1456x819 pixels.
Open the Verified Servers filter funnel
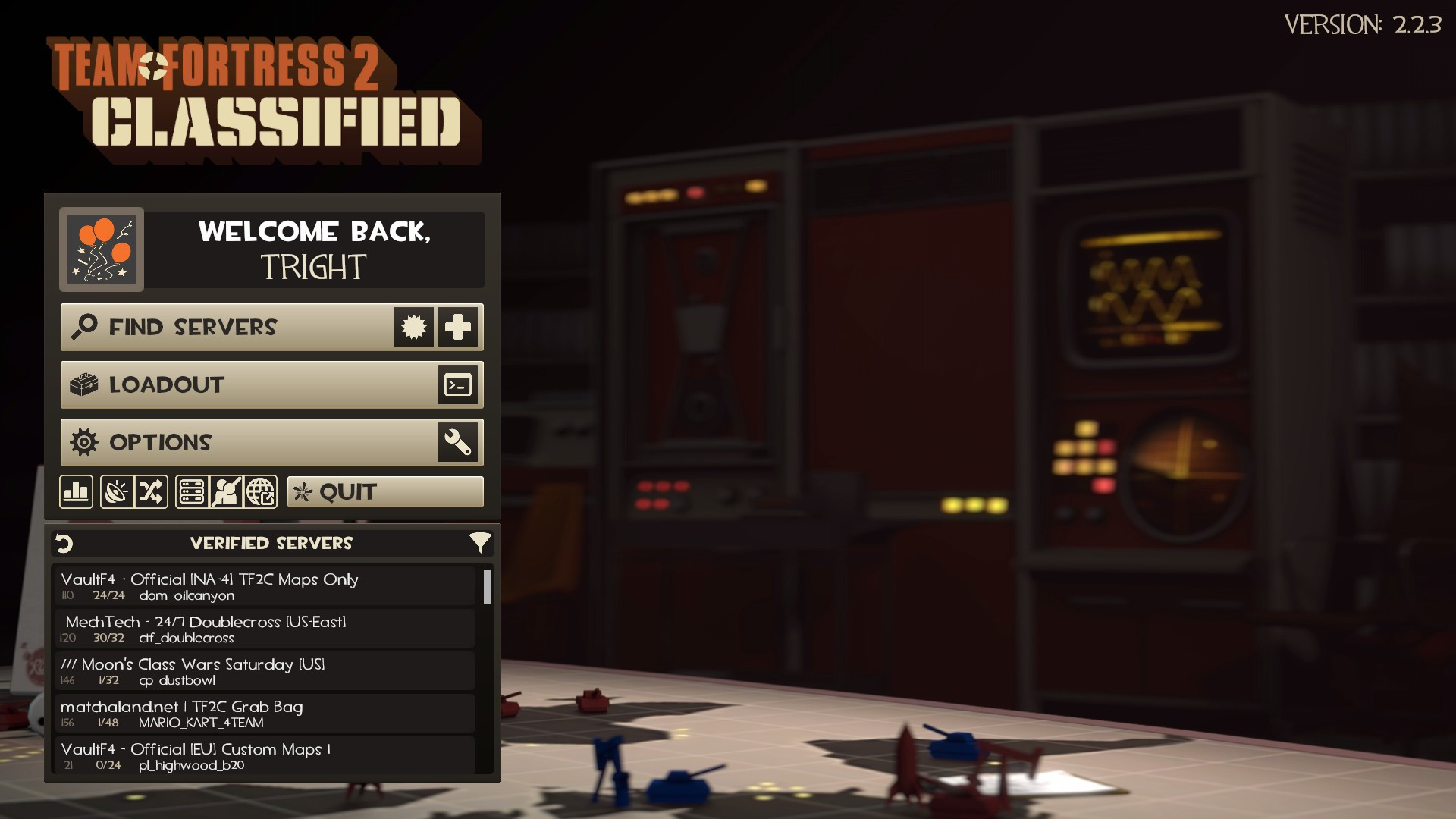coord(480,542)
